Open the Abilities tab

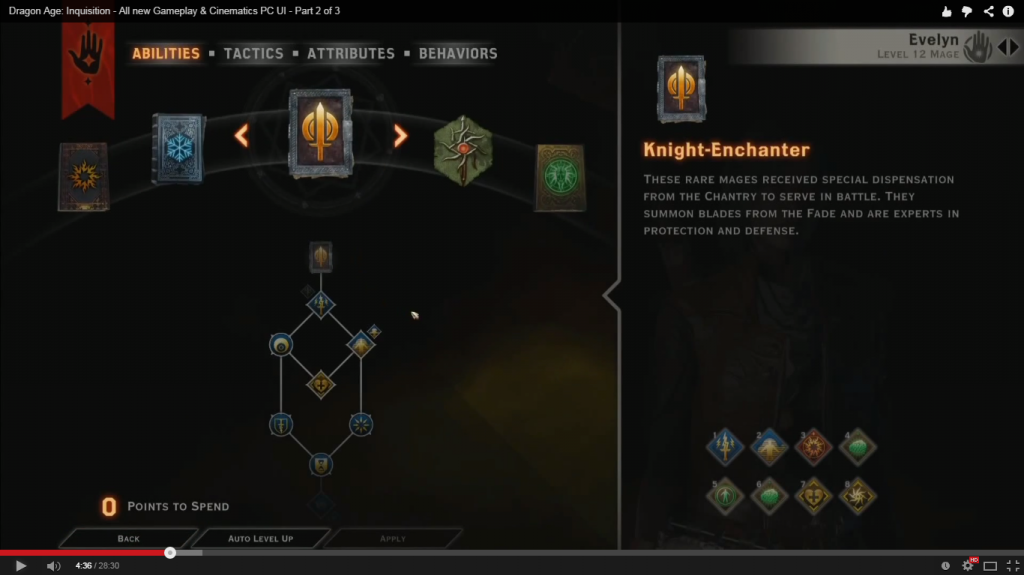[166, 53]
